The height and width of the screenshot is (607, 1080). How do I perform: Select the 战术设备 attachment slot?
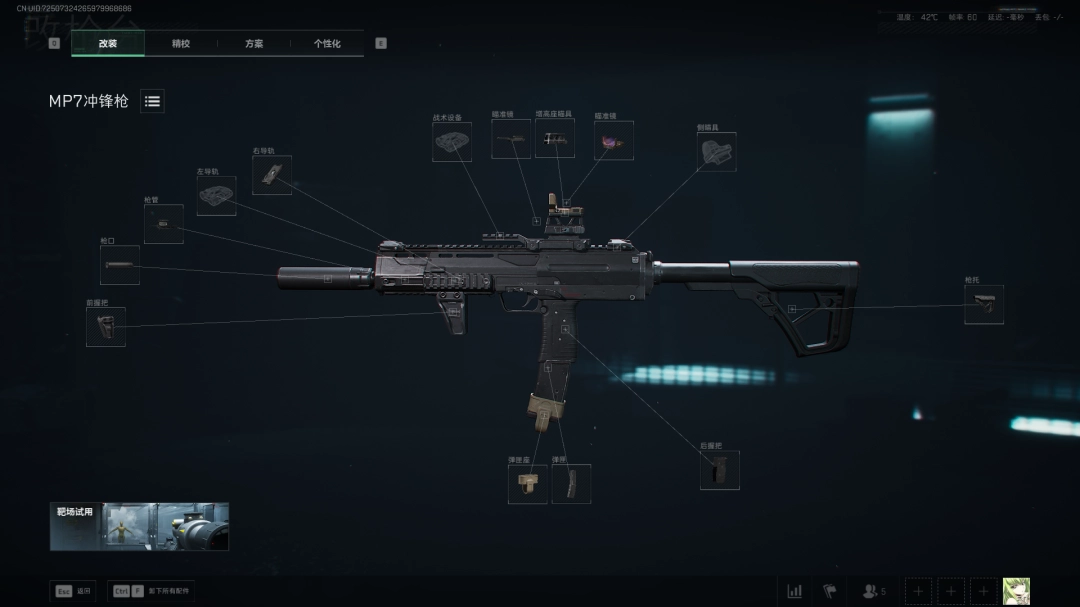coord(452,142)
